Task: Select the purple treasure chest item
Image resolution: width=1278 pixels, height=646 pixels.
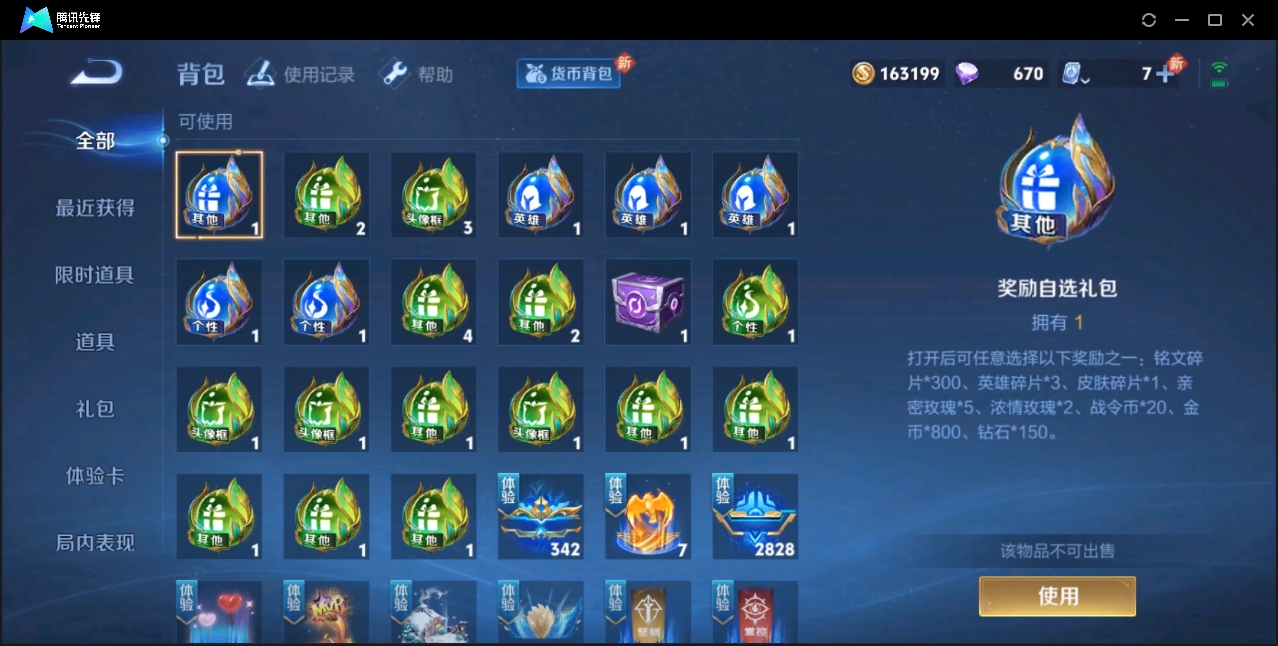Action: pos(648,302)
